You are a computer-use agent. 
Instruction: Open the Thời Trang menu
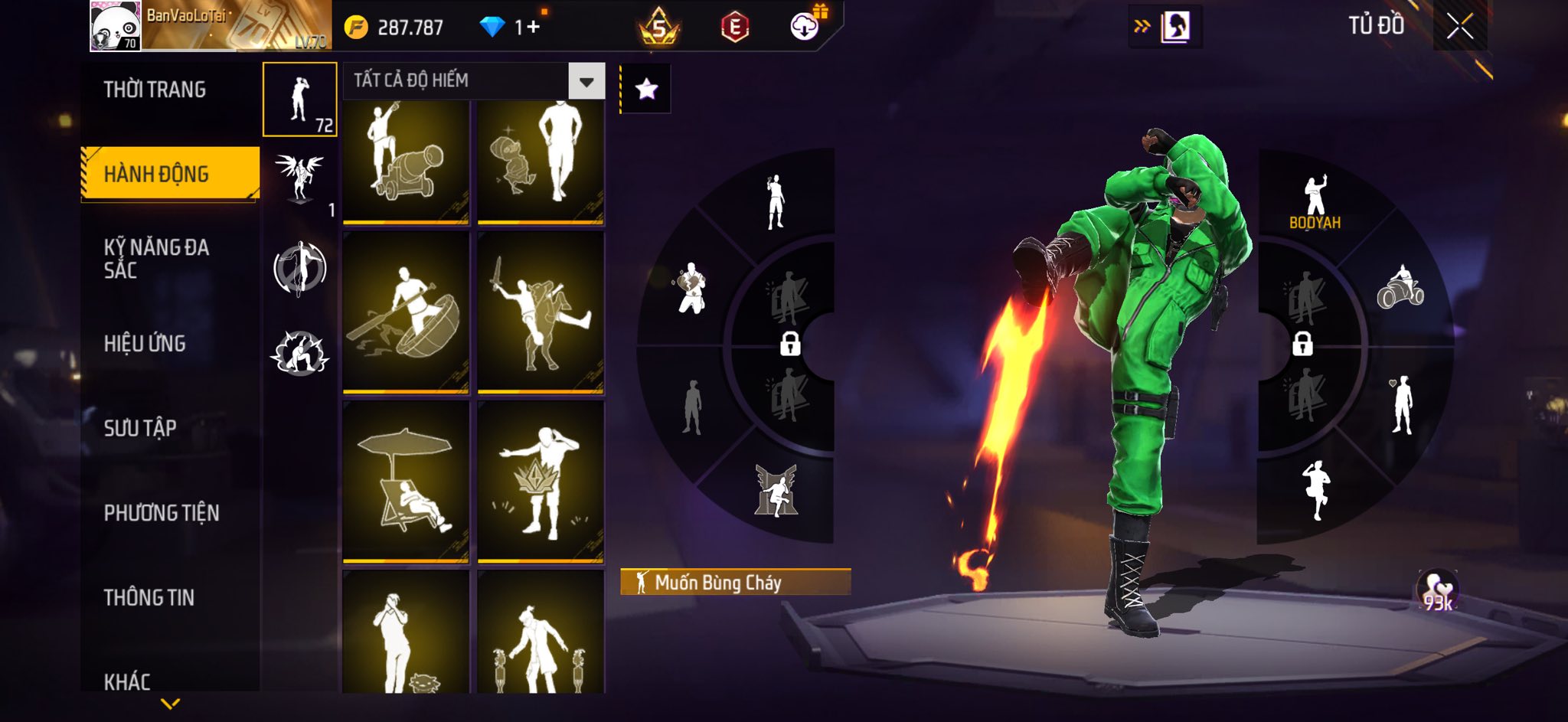155,90
